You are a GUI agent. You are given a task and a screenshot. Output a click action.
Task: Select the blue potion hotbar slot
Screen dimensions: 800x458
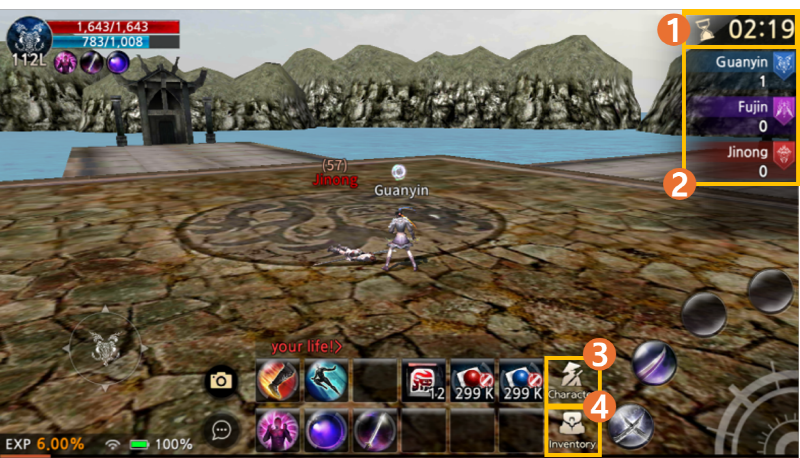[521, 381]
